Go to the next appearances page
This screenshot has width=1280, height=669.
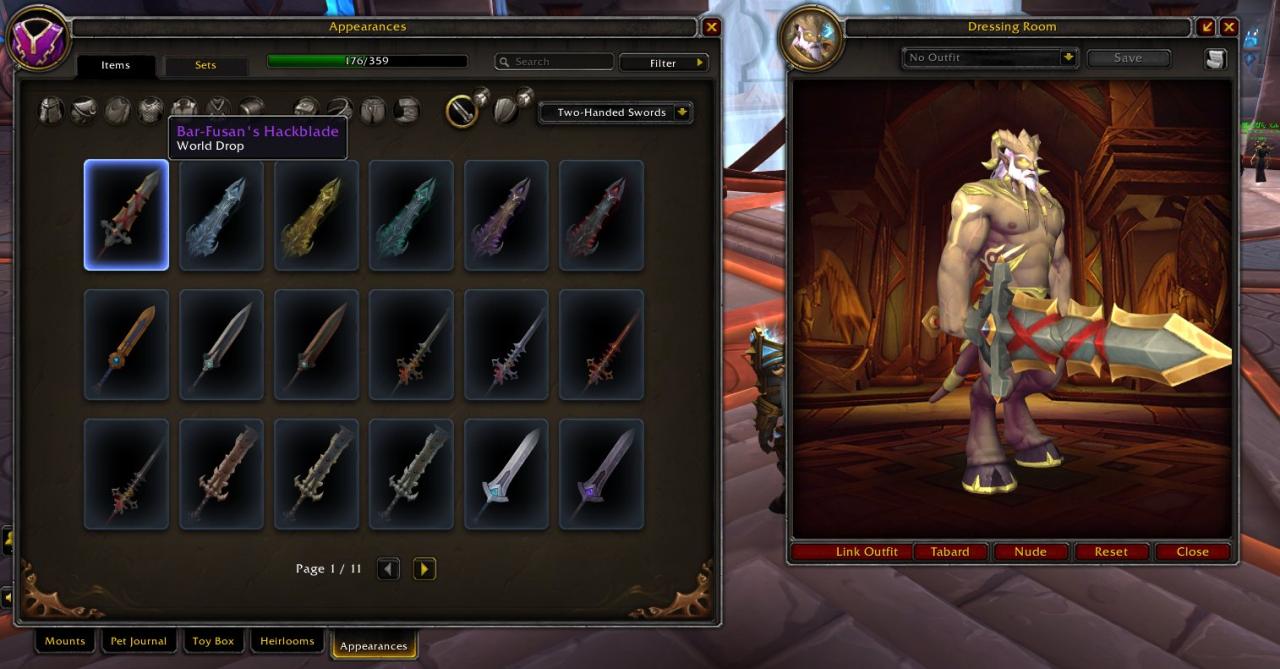coord(424,569)
